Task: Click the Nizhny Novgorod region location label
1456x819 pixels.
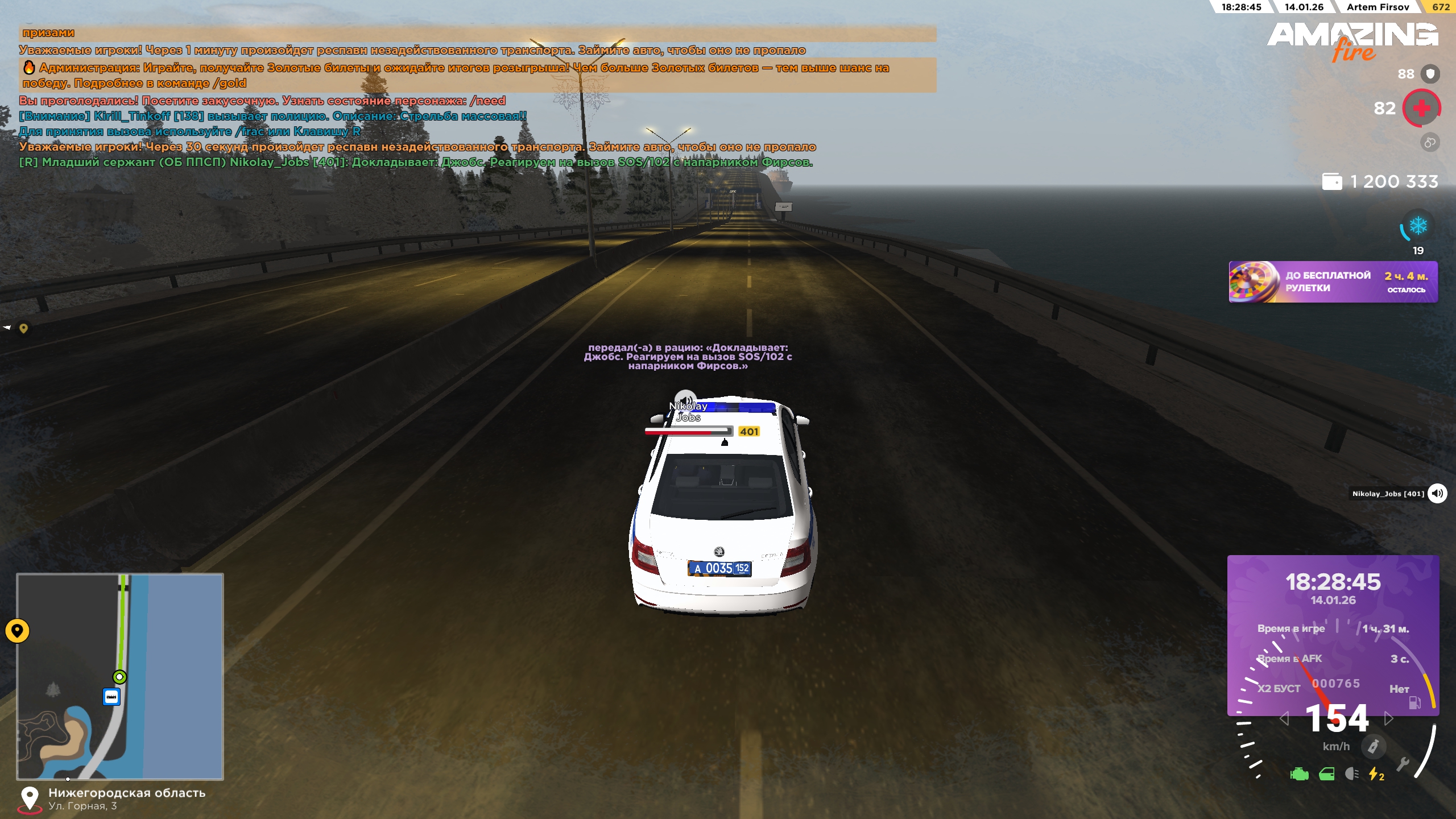Action: click(126, 793)
